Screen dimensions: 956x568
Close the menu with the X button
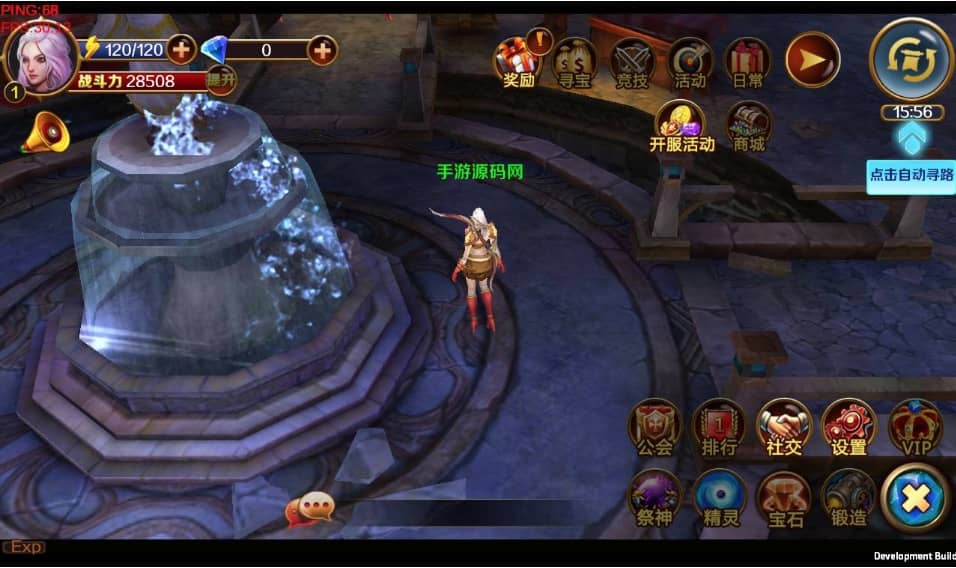tap(915, 498)
